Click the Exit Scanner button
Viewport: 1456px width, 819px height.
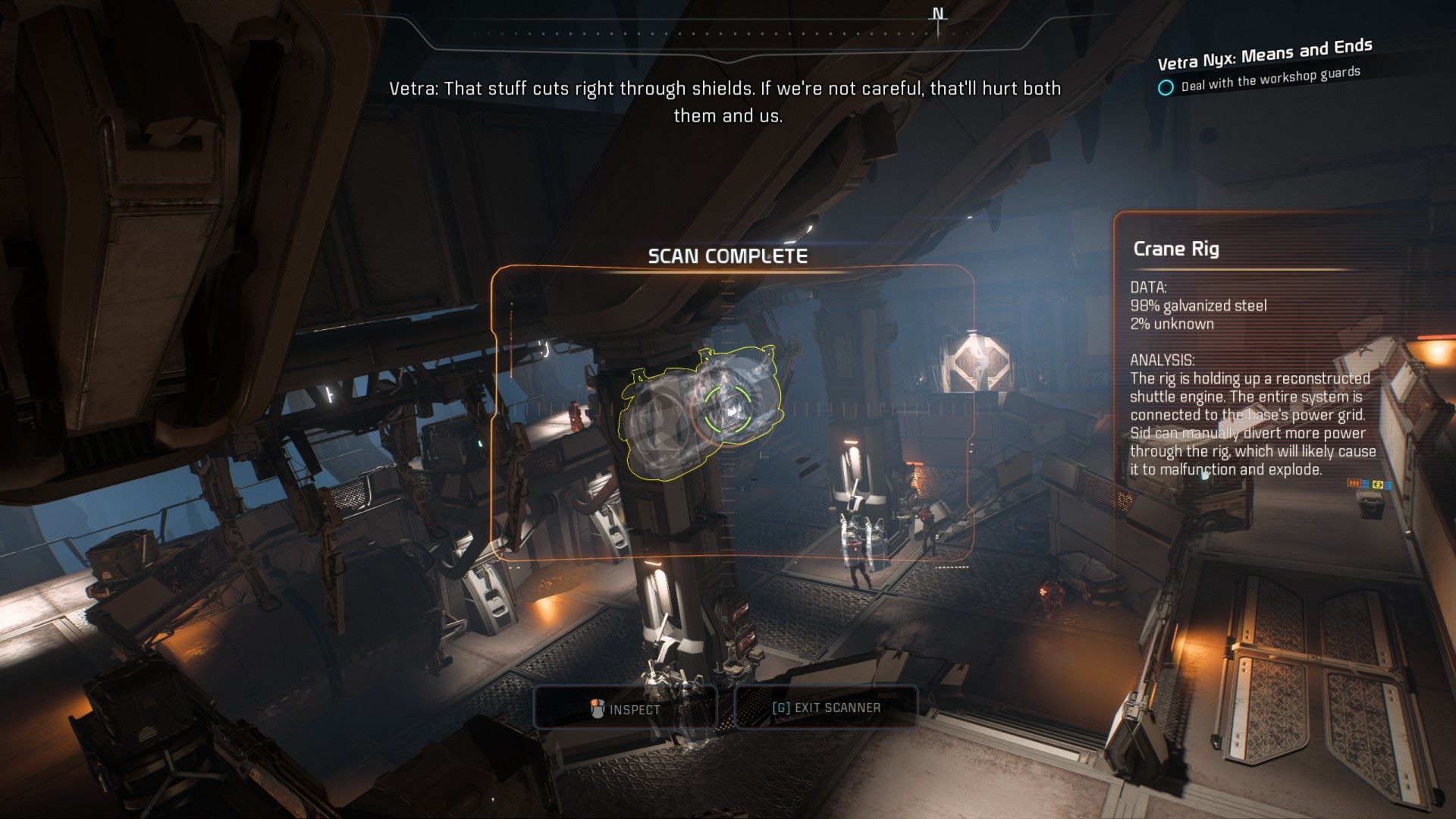tap(826, 708)
